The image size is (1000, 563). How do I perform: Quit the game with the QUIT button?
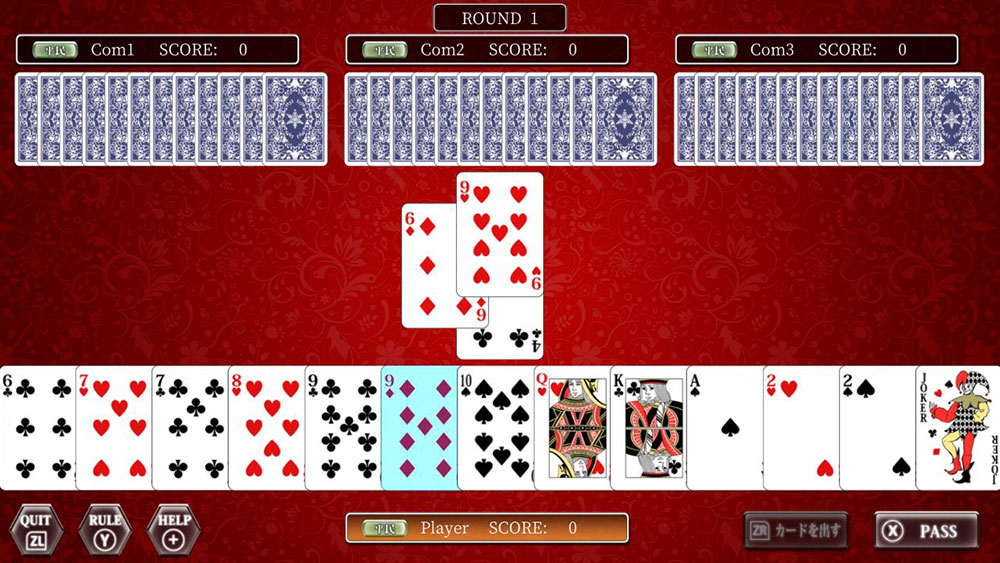click(x=36, y=529)
